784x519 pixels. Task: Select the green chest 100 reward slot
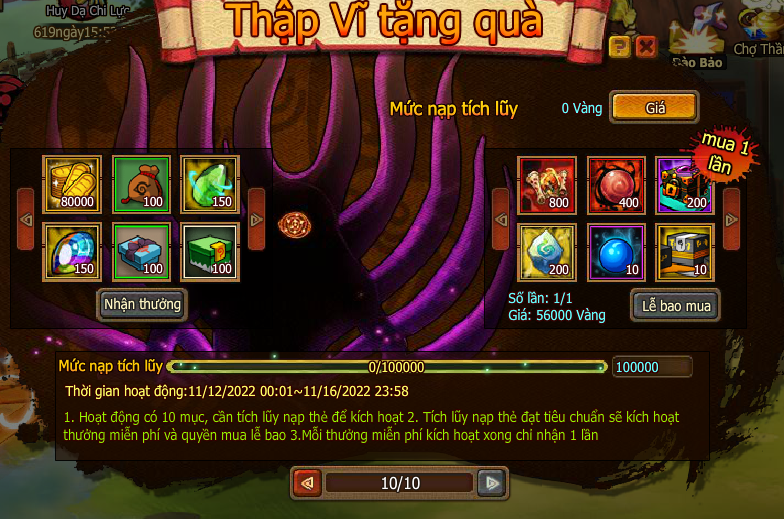point(209,251)
